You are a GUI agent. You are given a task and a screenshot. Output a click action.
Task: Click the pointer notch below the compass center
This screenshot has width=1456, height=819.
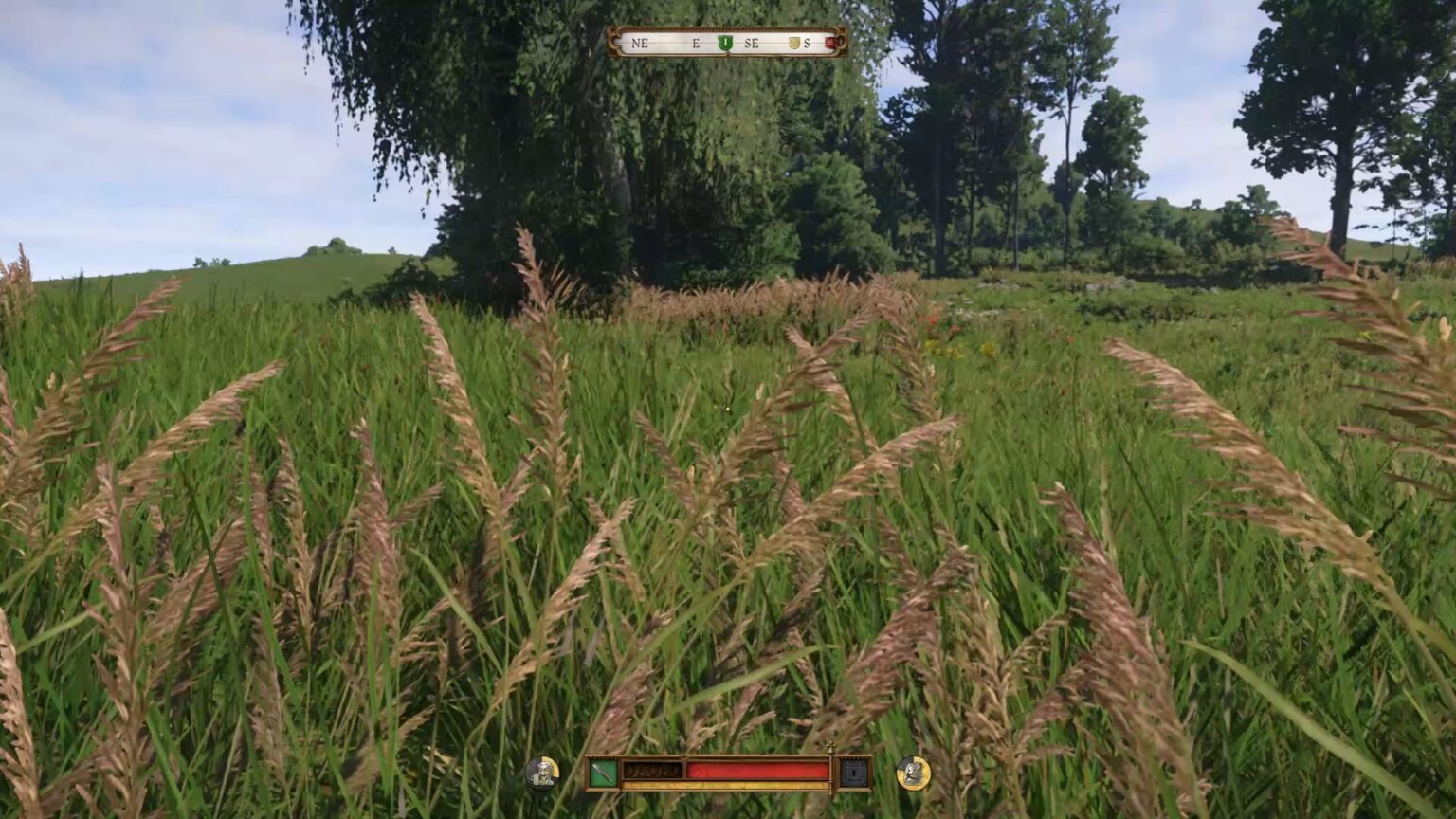[726, 54]
